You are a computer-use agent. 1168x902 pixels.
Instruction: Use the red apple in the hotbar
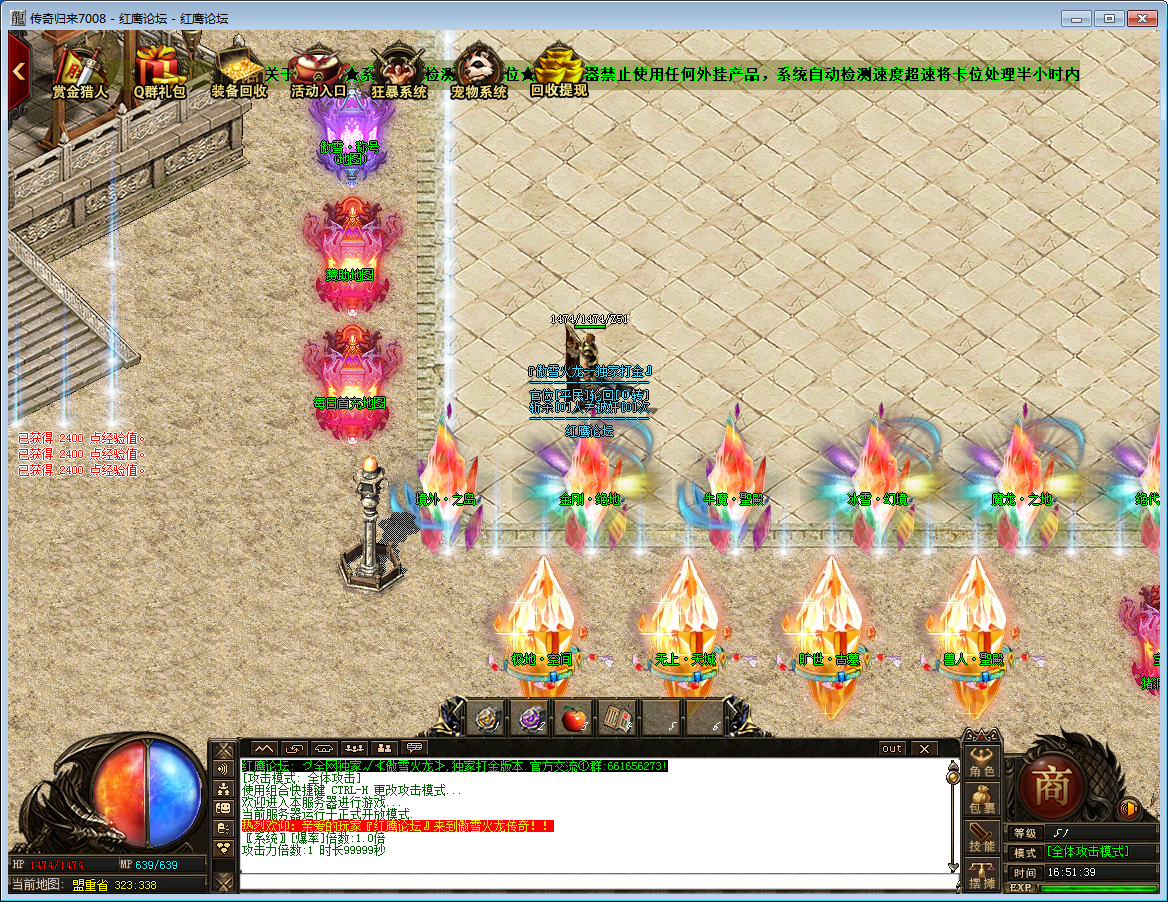point(573,718)
